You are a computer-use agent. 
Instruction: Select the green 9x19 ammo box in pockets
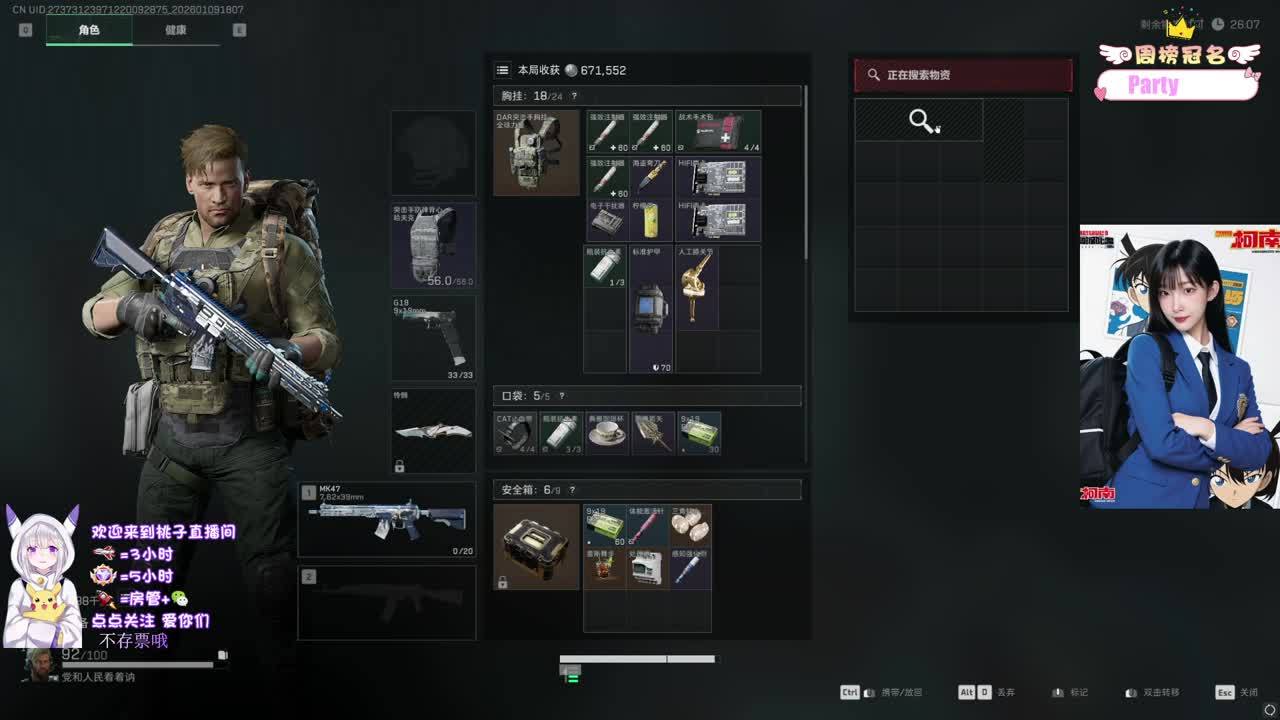coord(699,433)
